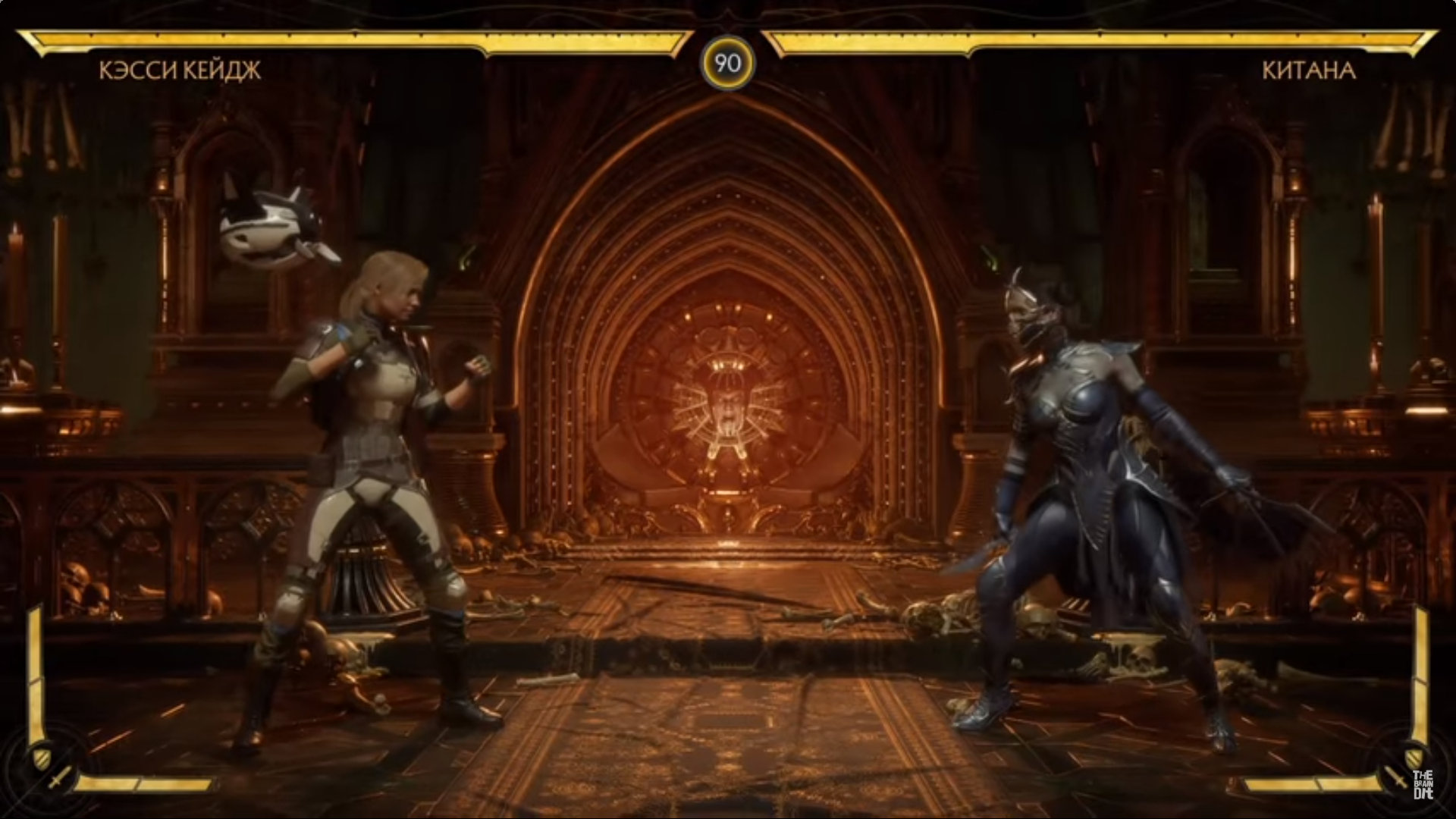
Task: Select Kitana's offensive sword meter icon
Action: (1394, 777)
